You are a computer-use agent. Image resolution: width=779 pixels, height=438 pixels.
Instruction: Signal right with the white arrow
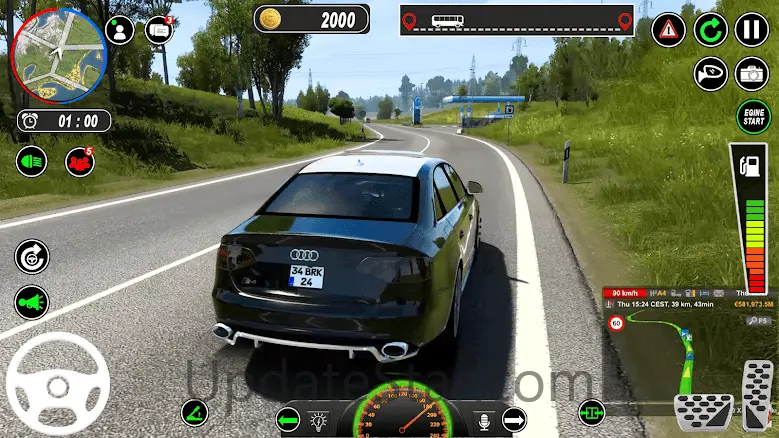[x=514, y=418]
